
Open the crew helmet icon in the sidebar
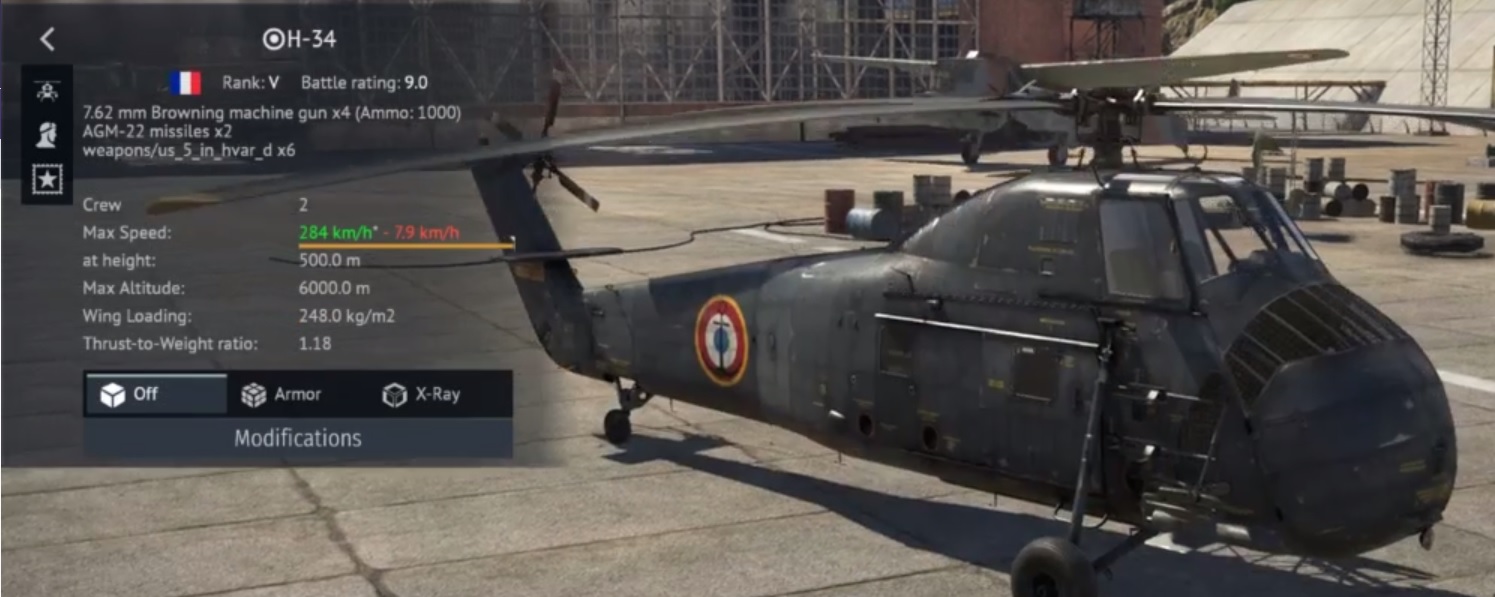[x=47, y=135]
